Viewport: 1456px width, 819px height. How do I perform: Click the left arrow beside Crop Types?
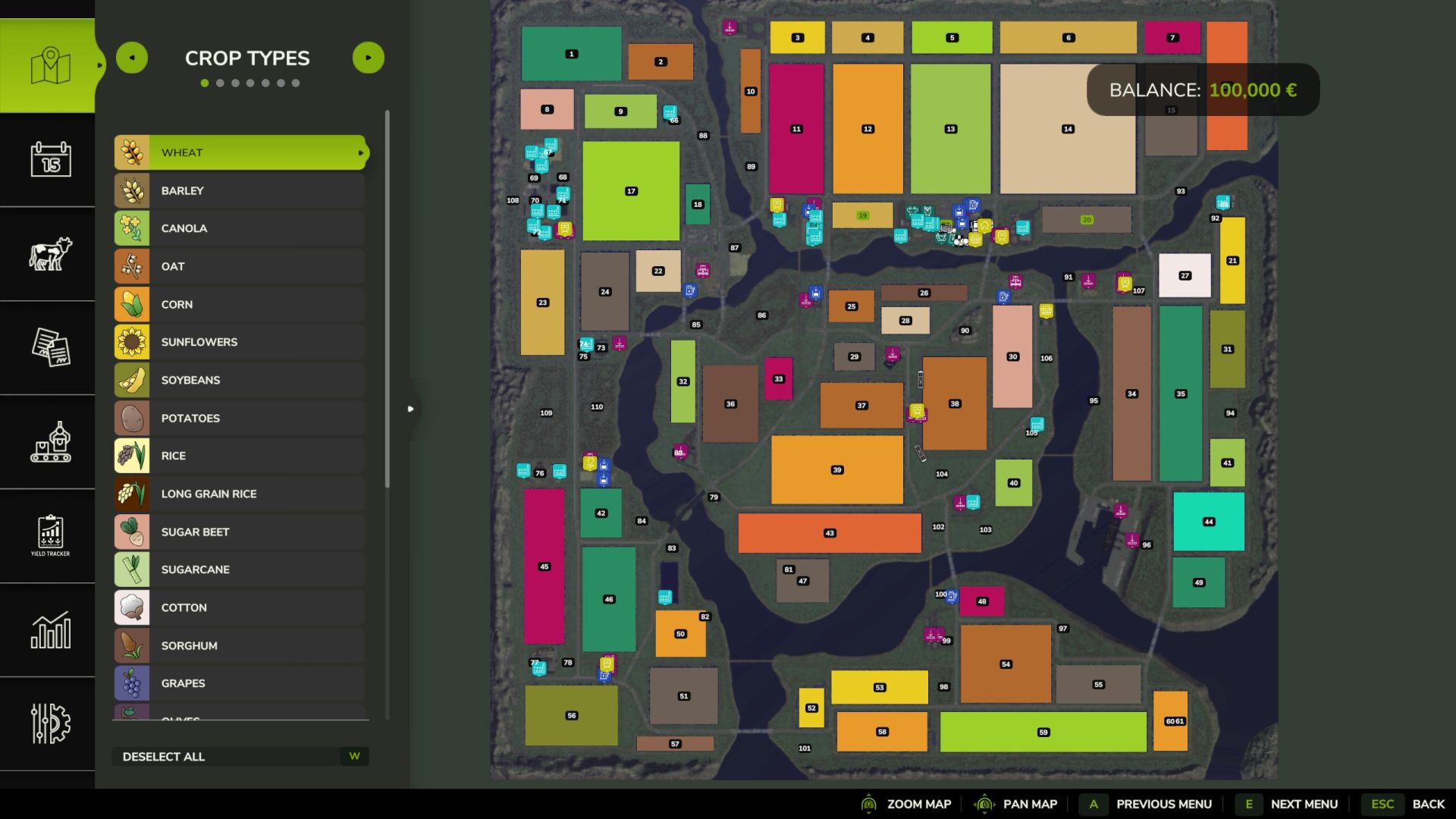(132, 57)
